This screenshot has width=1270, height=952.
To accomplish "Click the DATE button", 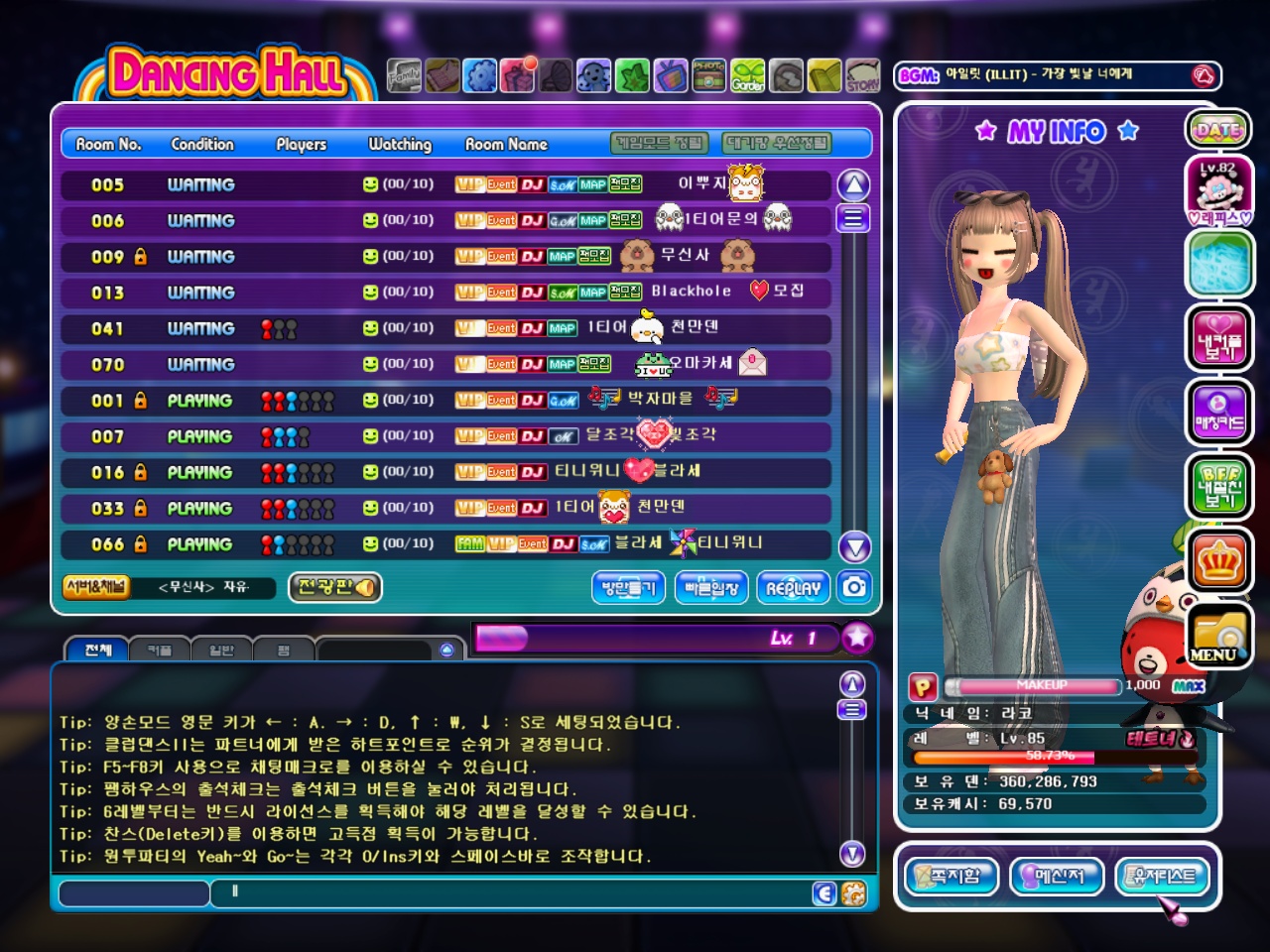I will click(x=1217, y=129).
